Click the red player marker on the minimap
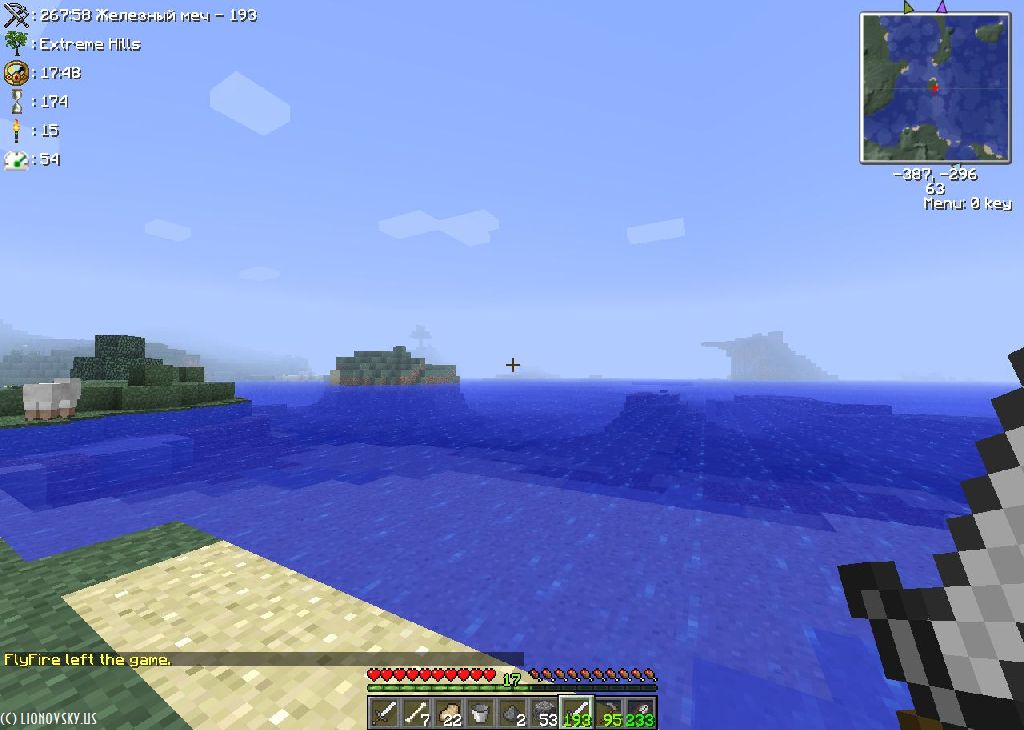Image resolution: width=1024 pixels, height=730 pixels. [935, 87]
